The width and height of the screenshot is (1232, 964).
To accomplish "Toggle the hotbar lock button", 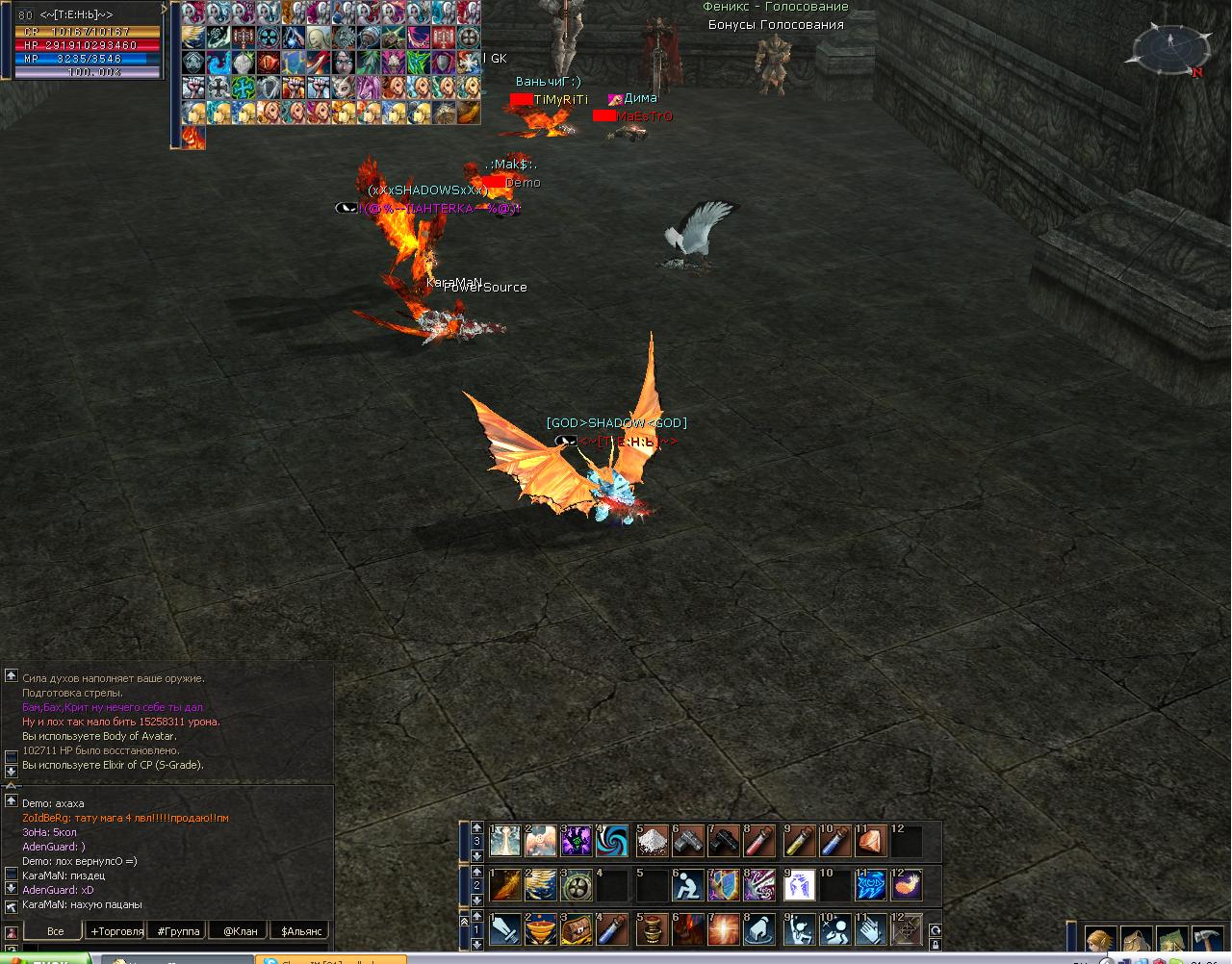I will 935,945.
